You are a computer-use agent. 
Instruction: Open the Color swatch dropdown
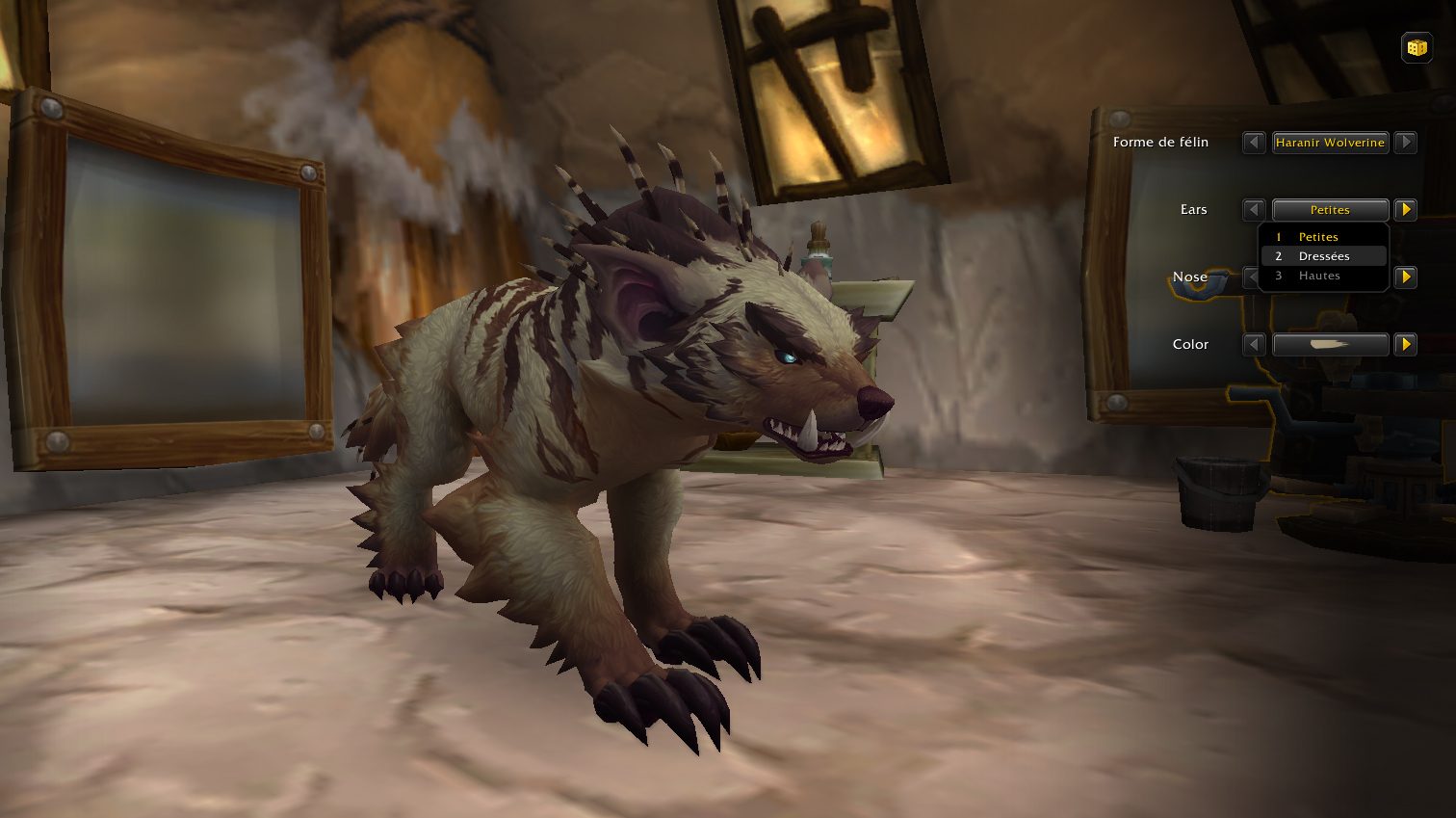(x=1330, y=345)
